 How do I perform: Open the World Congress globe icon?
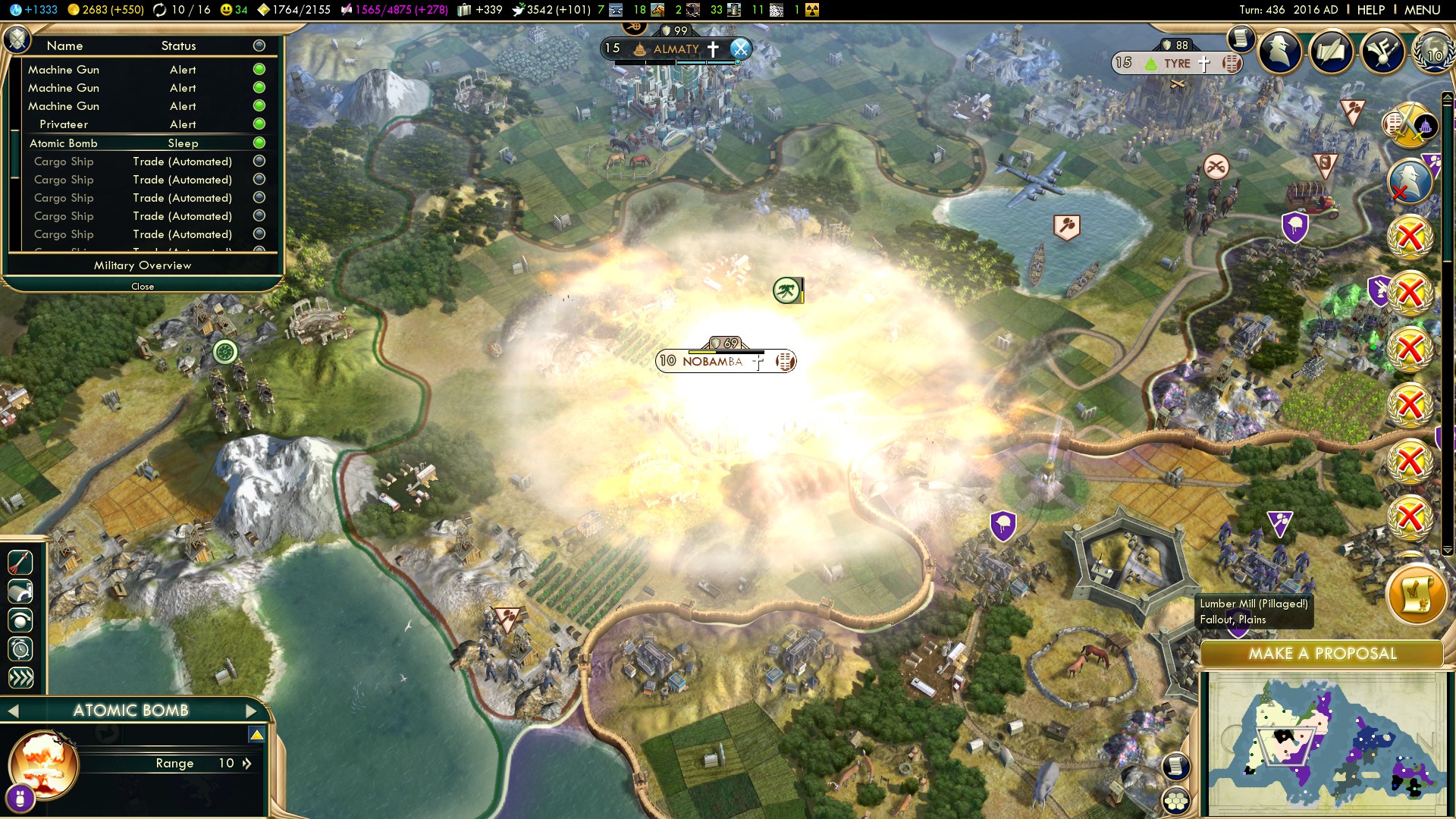pyautogui.click(x=1432, y=52)
